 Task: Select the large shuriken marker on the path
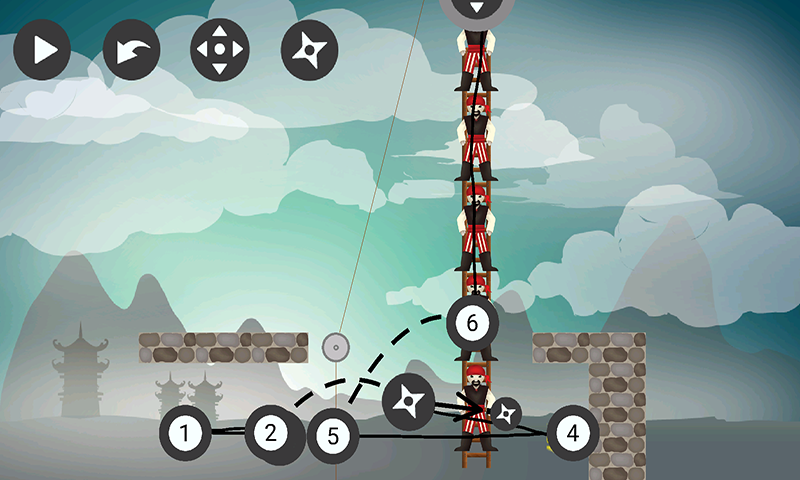[x=408, y=402]
